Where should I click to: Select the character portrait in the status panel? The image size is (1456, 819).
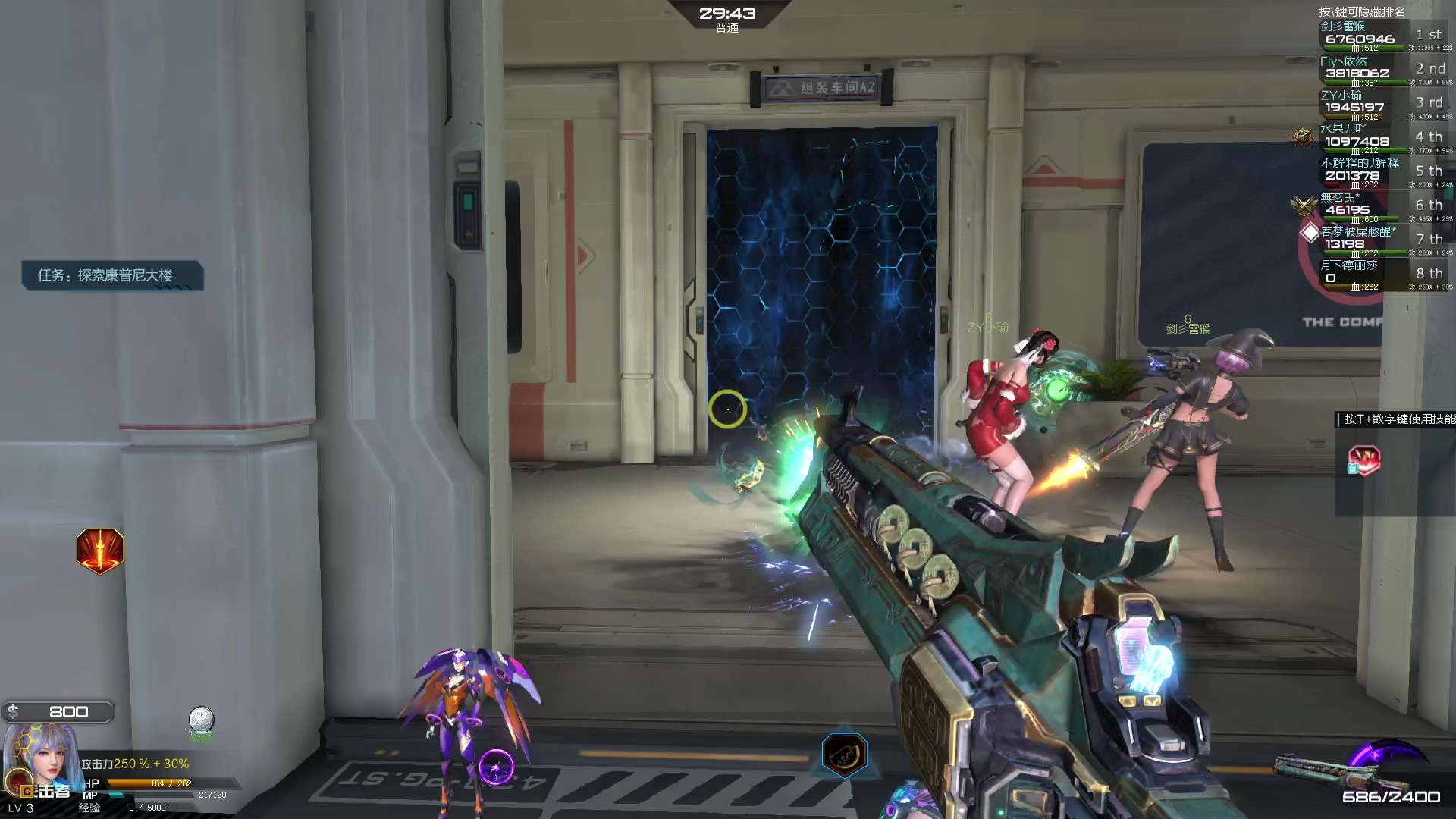[39, 758]
